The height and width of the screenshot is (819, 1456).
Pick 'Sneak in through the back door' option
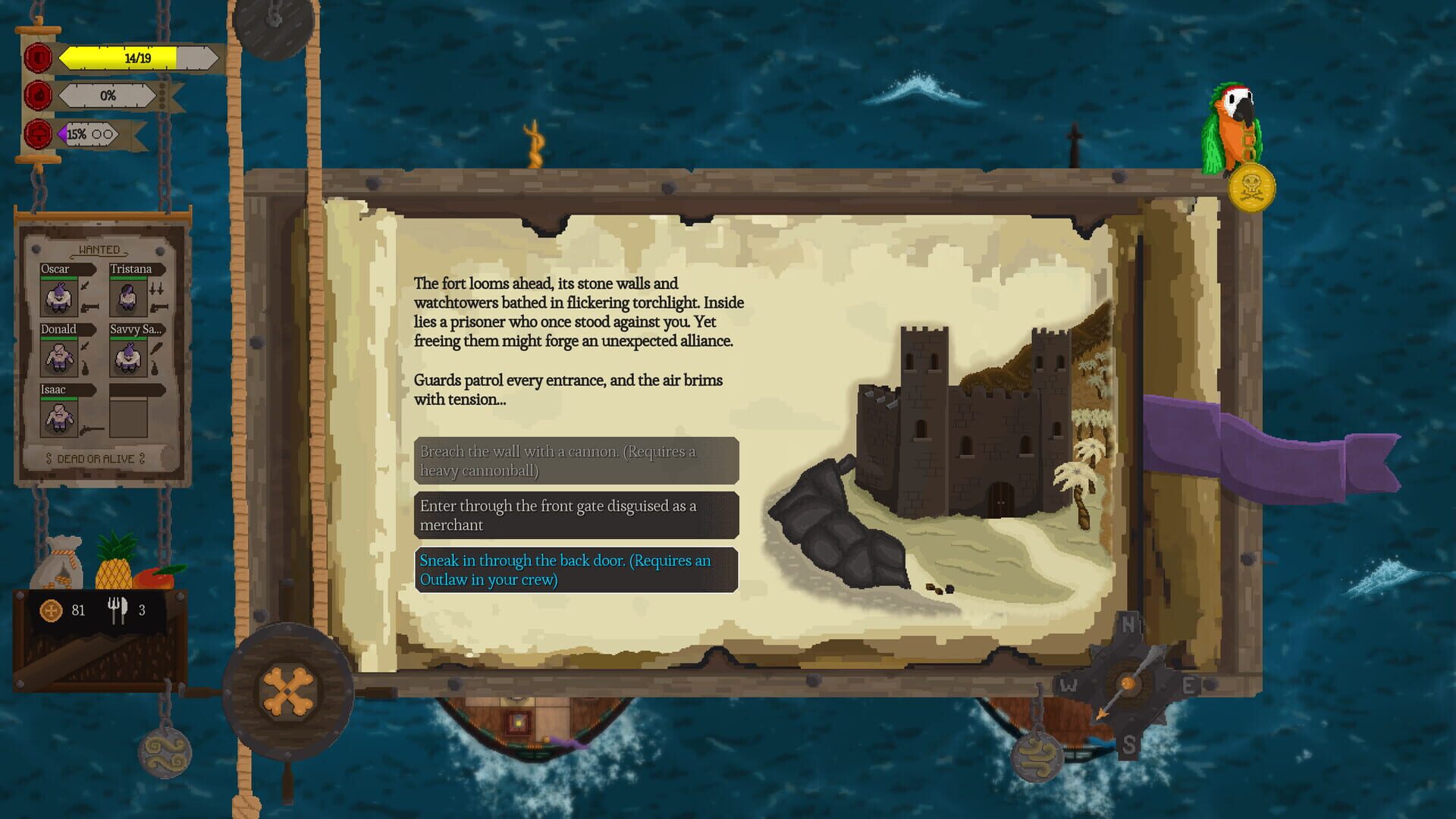pos(576,570)
